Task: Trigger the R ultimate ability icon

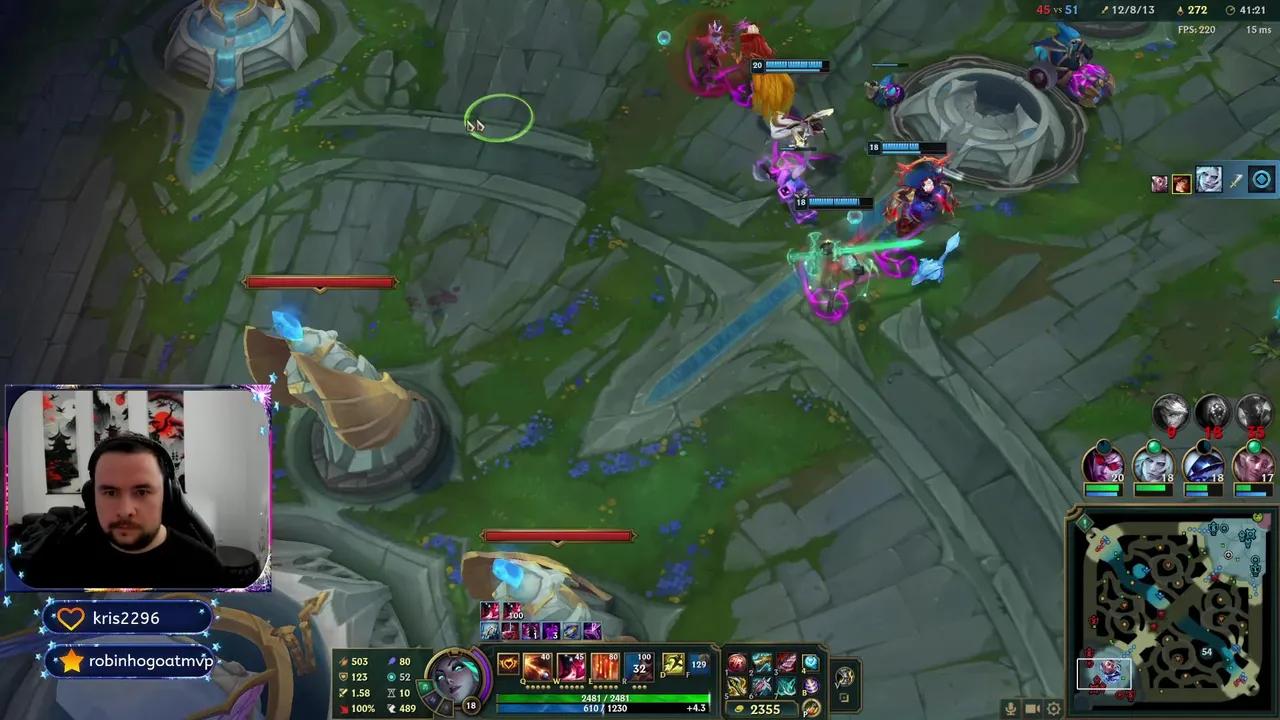Action: (637, 667)
